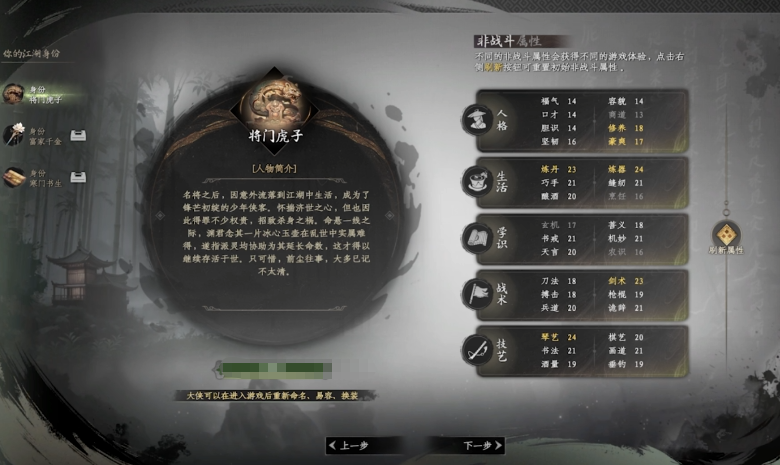Choose the 学识 attribute category icon
The width and height of the screenshot is (780, 465).
click(x=475, y=238)
